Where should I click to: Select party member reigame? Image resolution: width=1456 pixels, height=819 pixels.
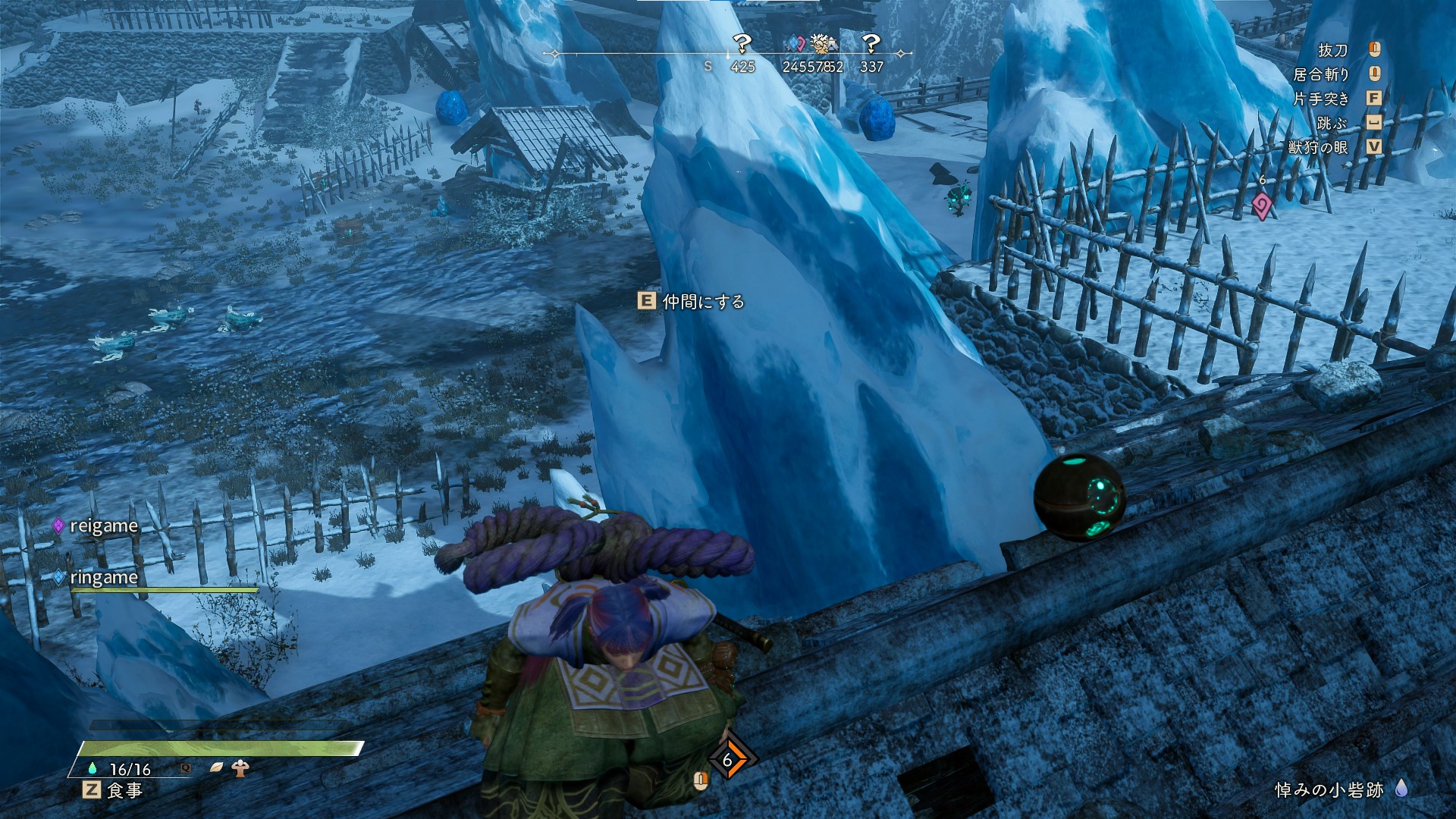[x=103, y=526]
